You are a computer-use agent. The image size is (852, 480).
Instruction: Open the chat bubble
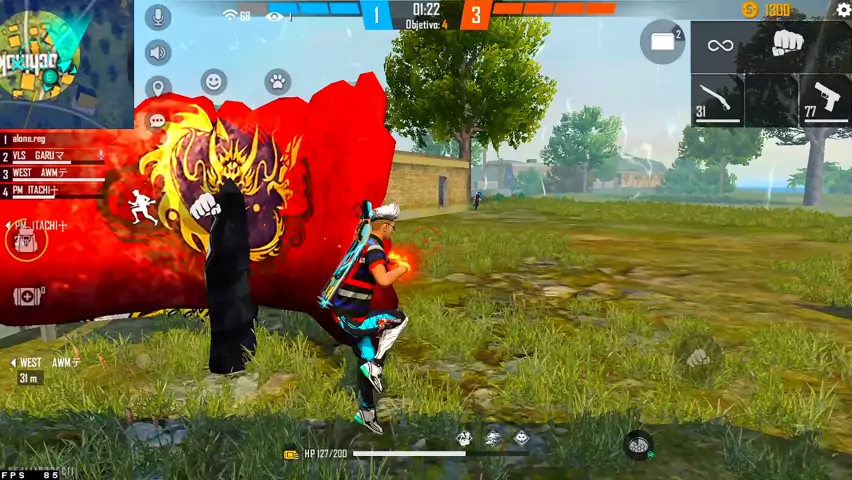click(x=157, y=121)
